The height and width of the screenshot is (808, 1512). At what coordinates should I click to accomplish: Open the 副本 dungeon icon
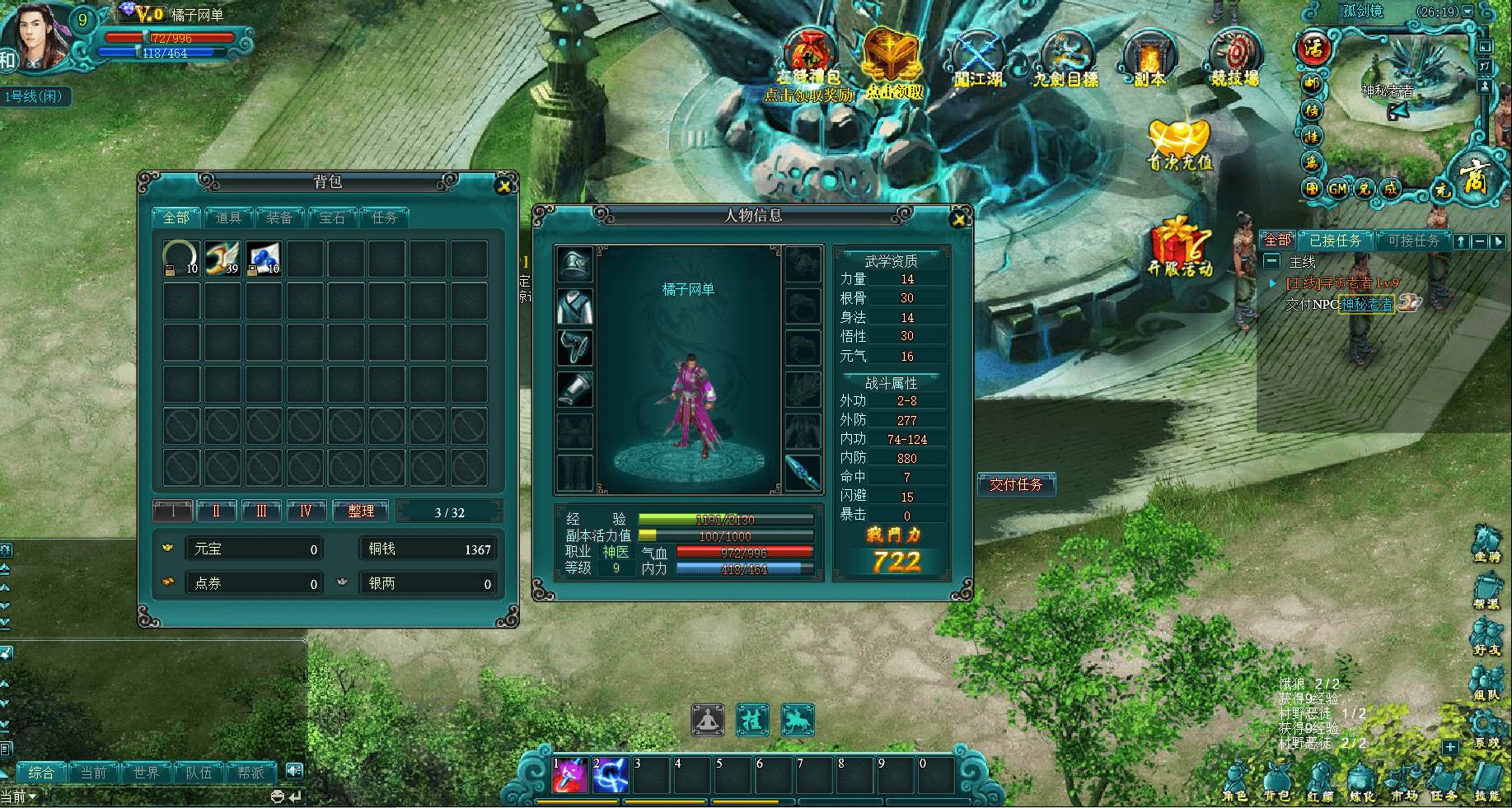coord(1149,59)
